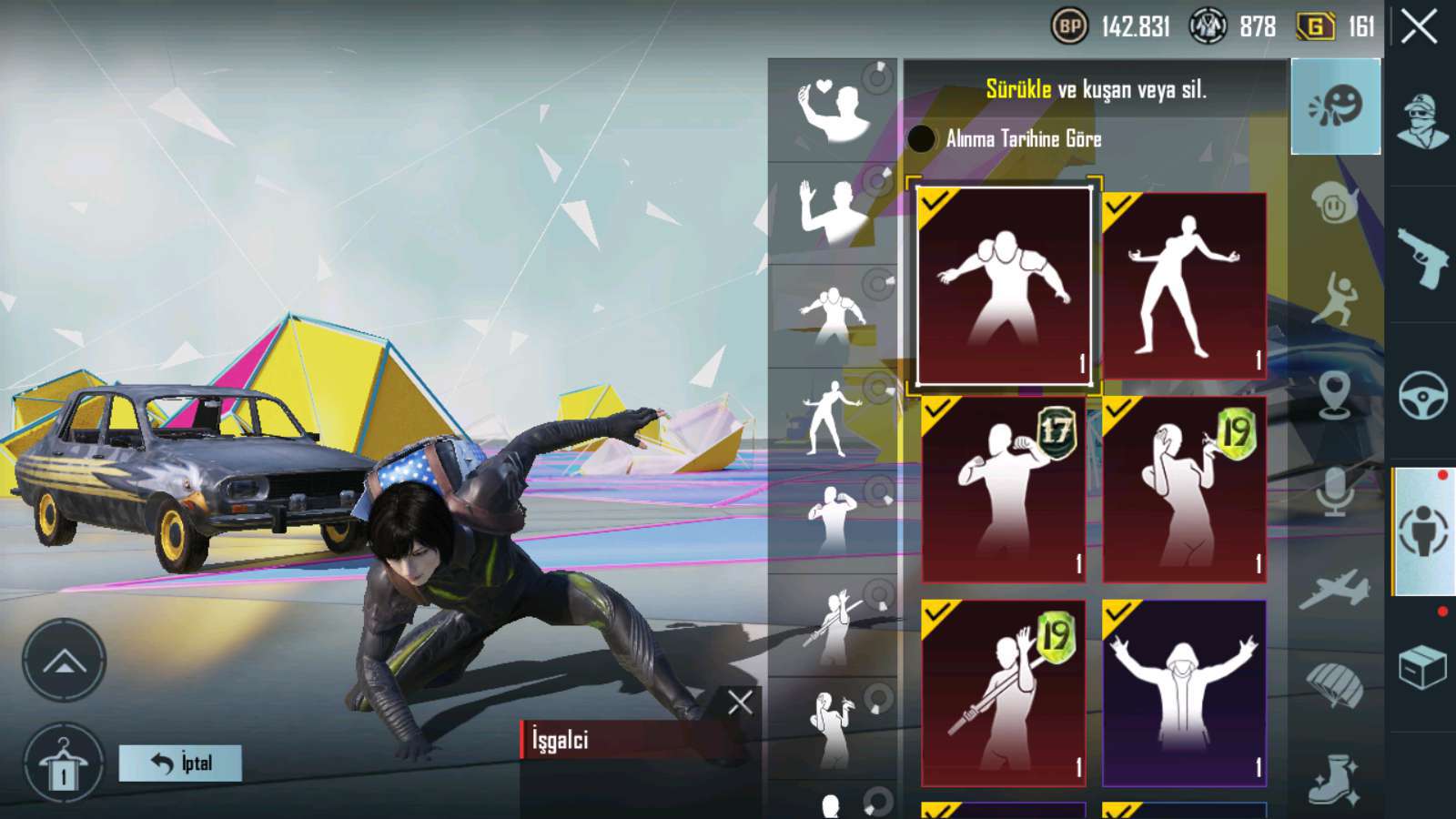This screenshot has width=1456, height=819.
Task: Select the staff-wielding emote tile
Action: (1003, 693)
